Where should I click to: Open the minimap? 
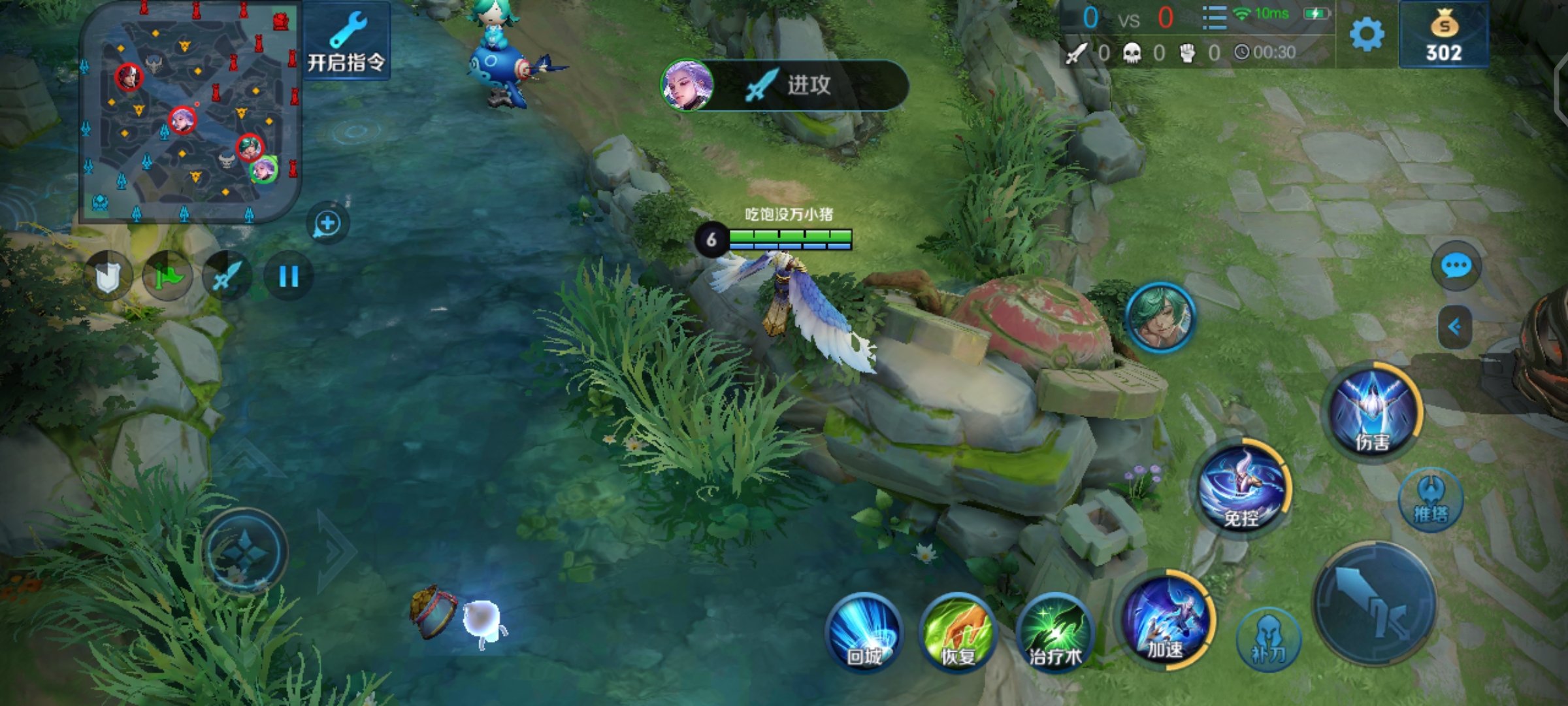(x=189, y=111)
